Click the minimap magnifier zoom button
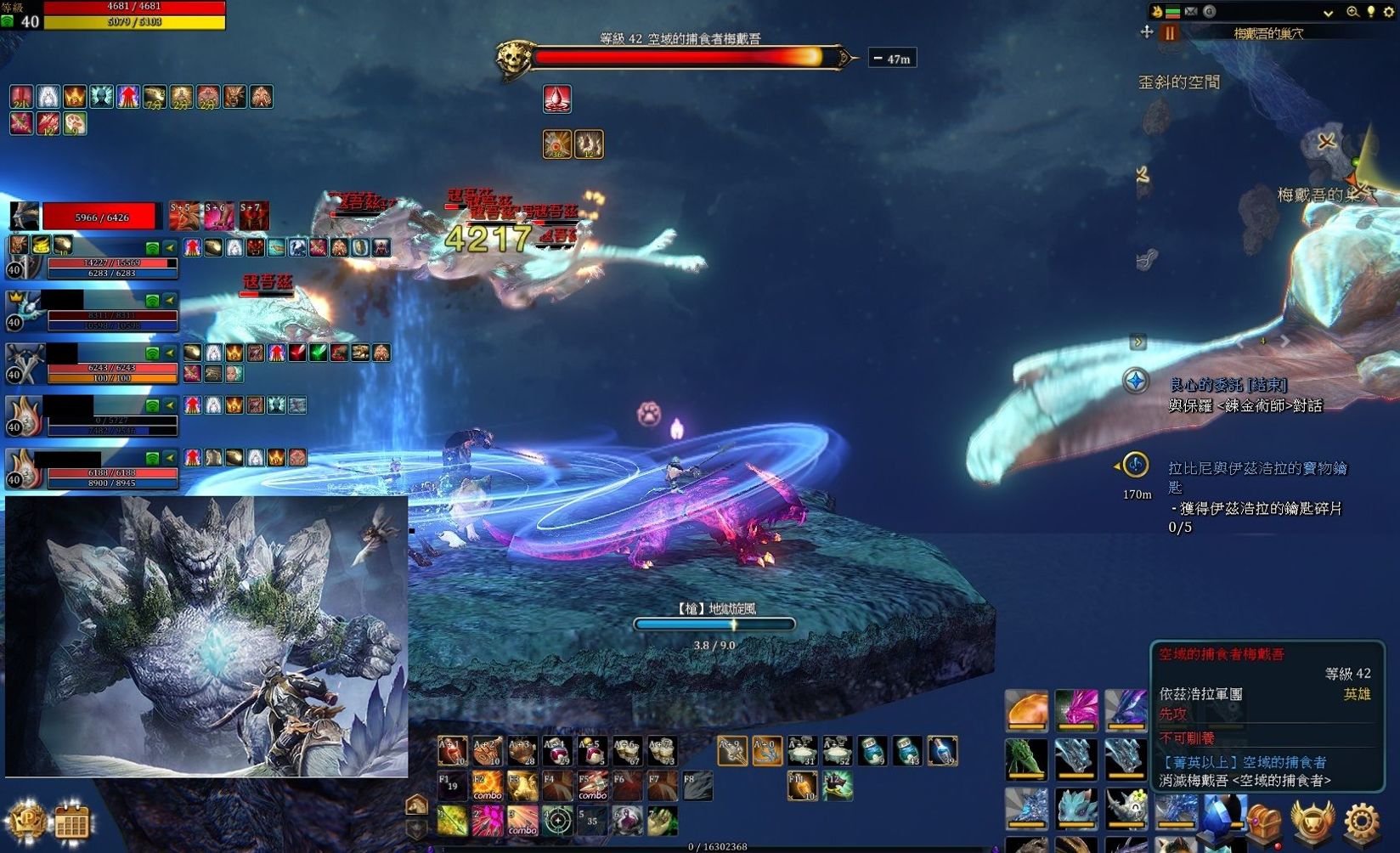 click(1352, 12)
